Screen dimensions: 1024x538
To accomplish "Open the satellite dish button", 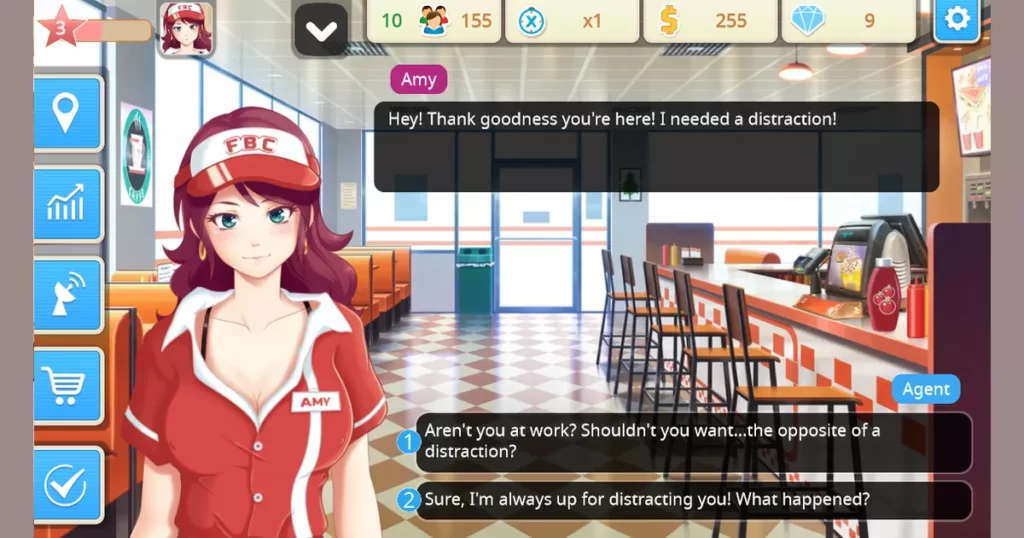I will tap(67, 295).
